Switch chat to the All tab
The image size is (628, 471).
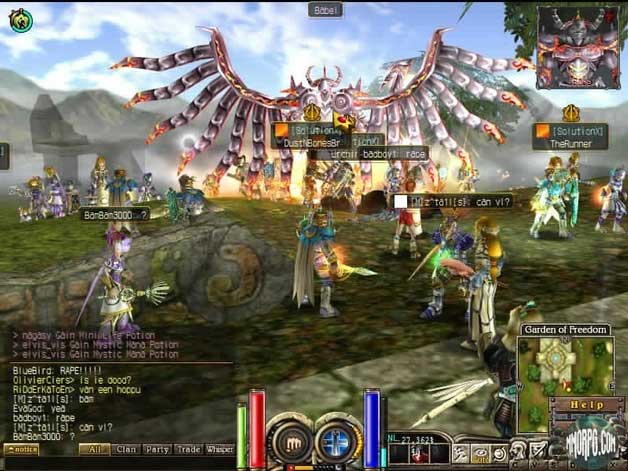[96, 450]
